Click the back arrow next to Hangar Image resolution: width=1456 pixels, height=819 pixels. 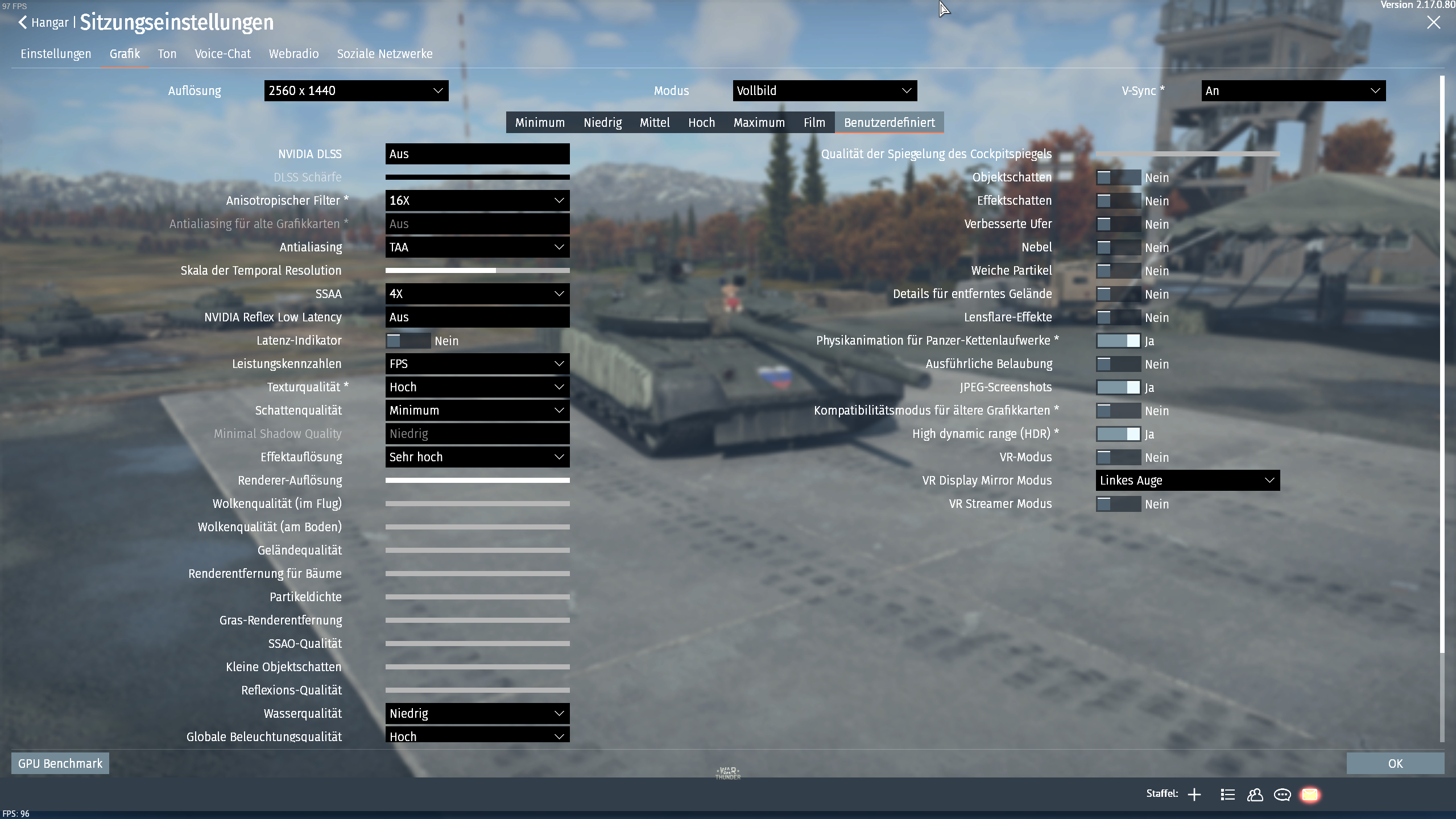[x=22, y=22]
